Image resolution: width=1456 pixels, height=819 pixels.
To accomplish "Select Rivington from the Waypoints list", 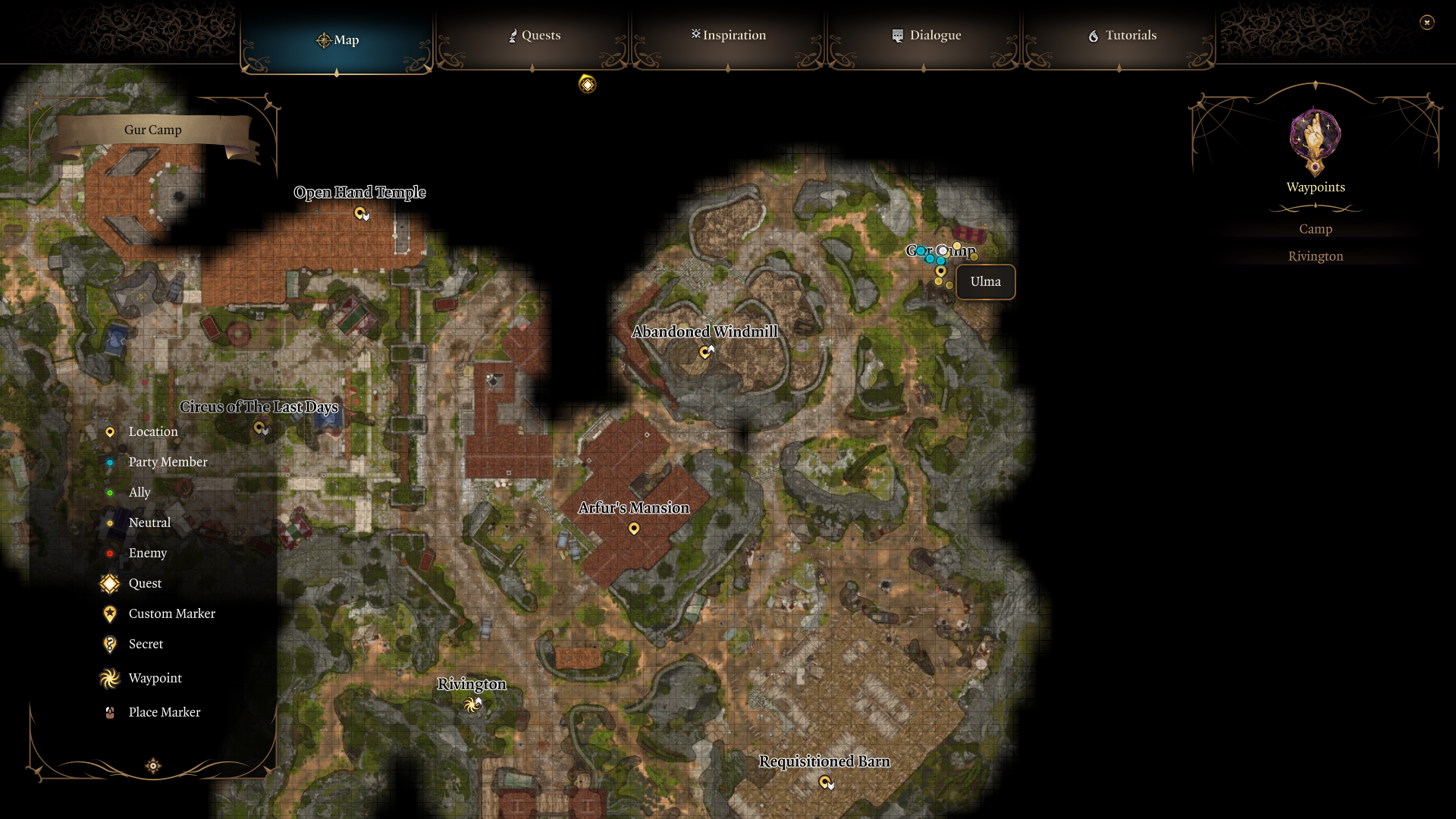I will pos(1316,256).
